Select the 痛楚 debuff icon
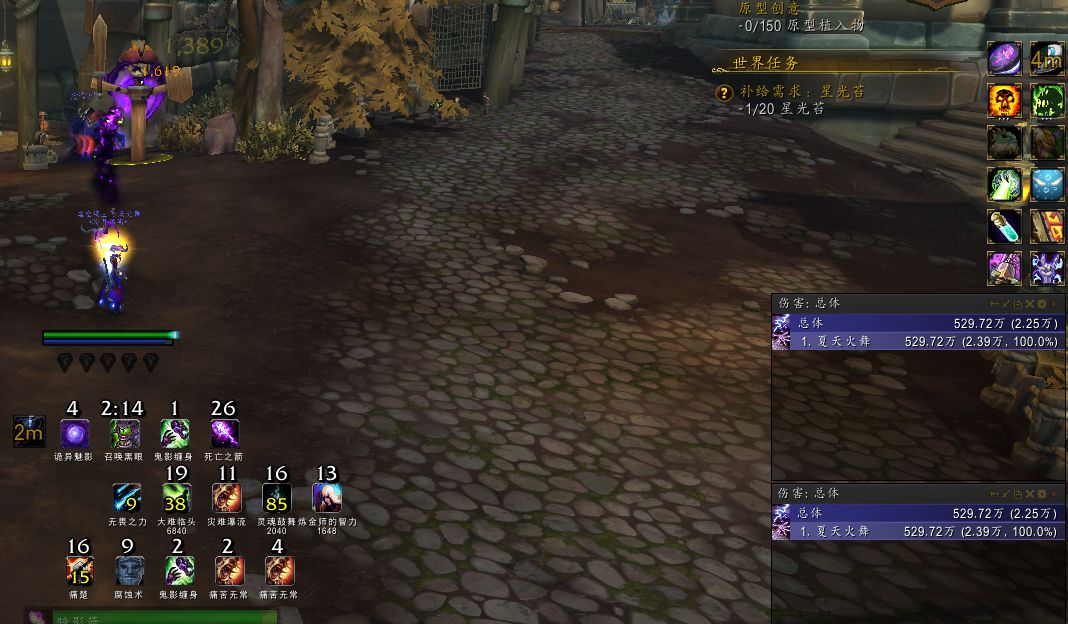This screenshot has height=624, width=1068. pyautogui.click(x=79, y=571)
